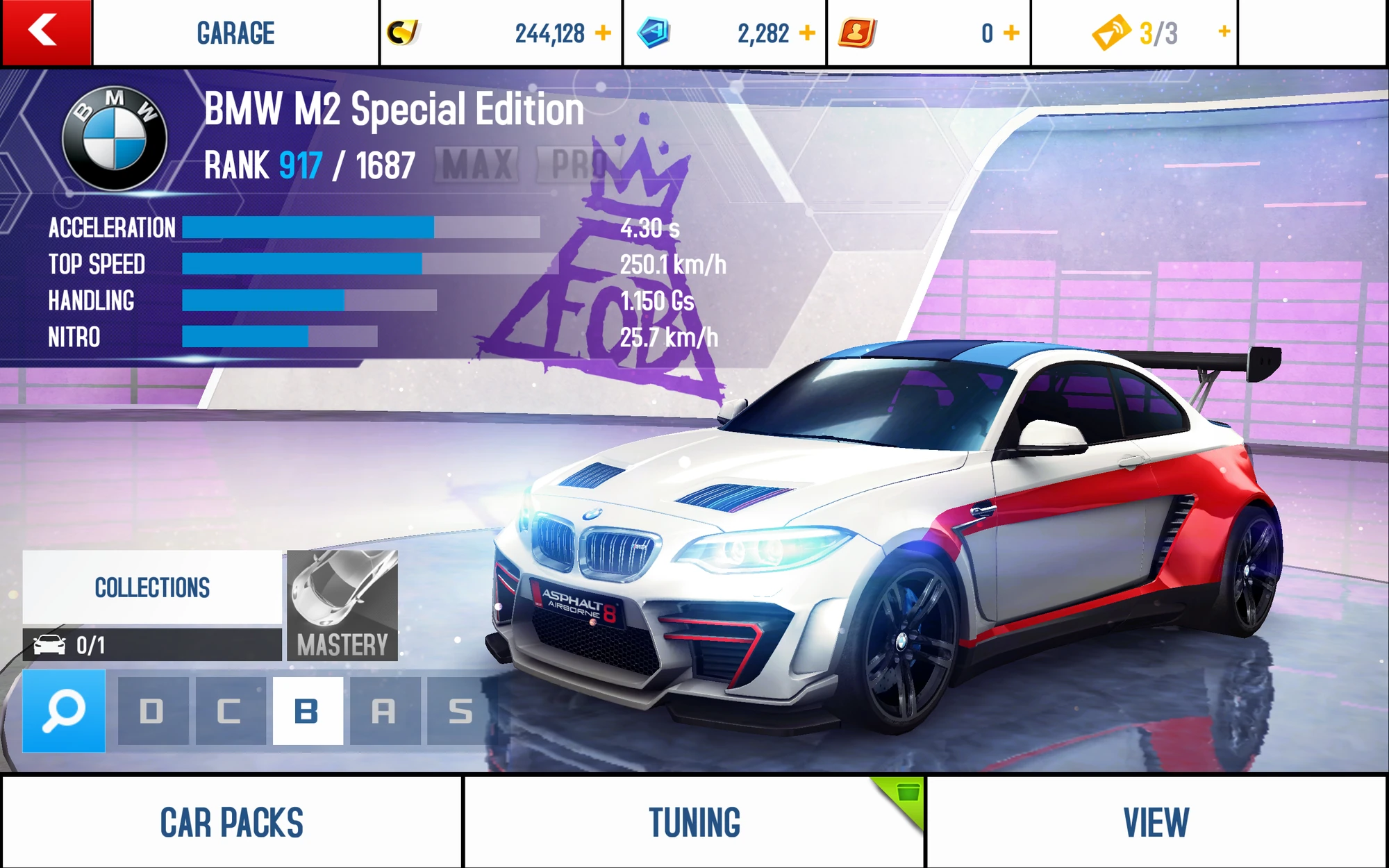
Task: Add credits with the plus button
Action: tap(604, 31)
